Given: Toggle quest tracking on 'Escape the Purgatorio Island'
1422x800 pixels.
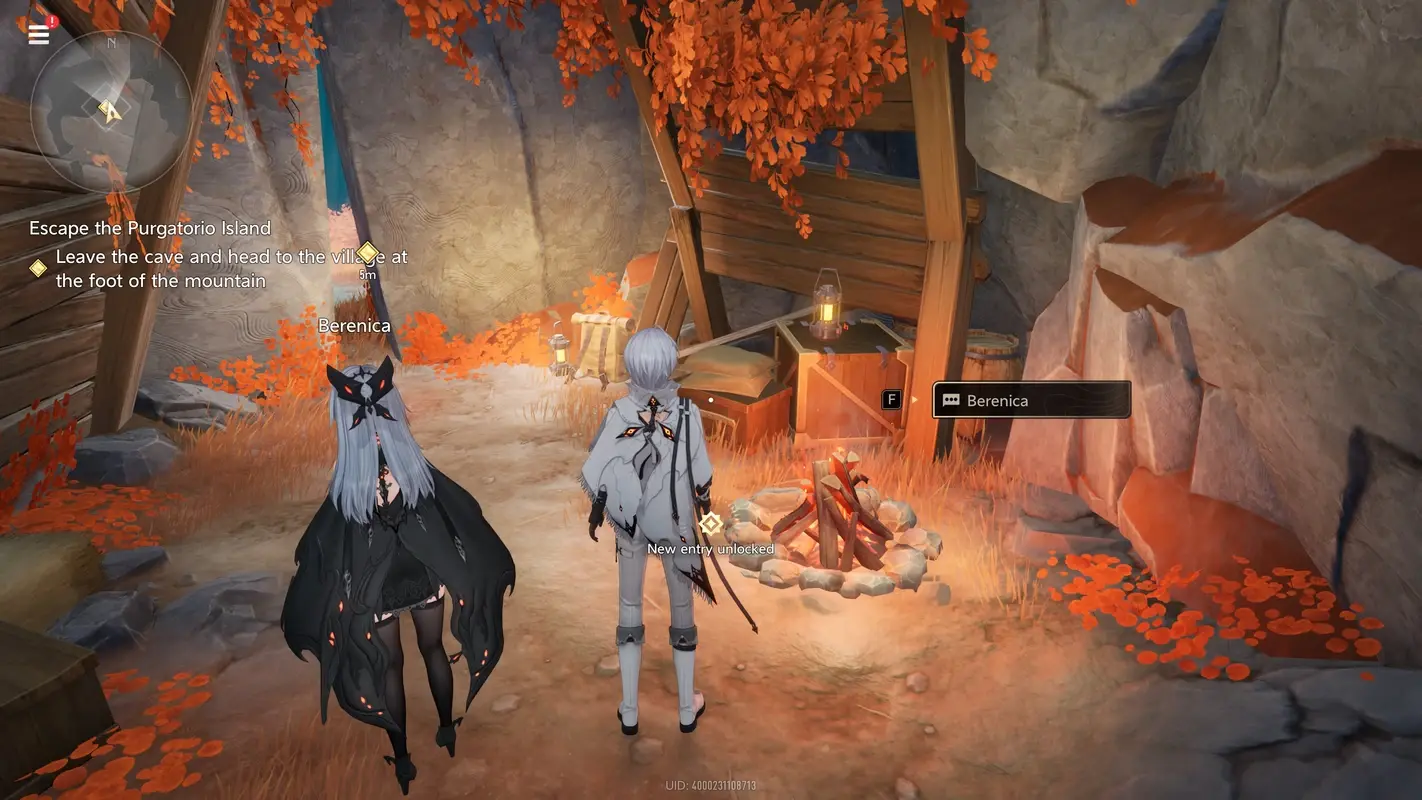Looking at the screenshot, I should tap(150, 228).
